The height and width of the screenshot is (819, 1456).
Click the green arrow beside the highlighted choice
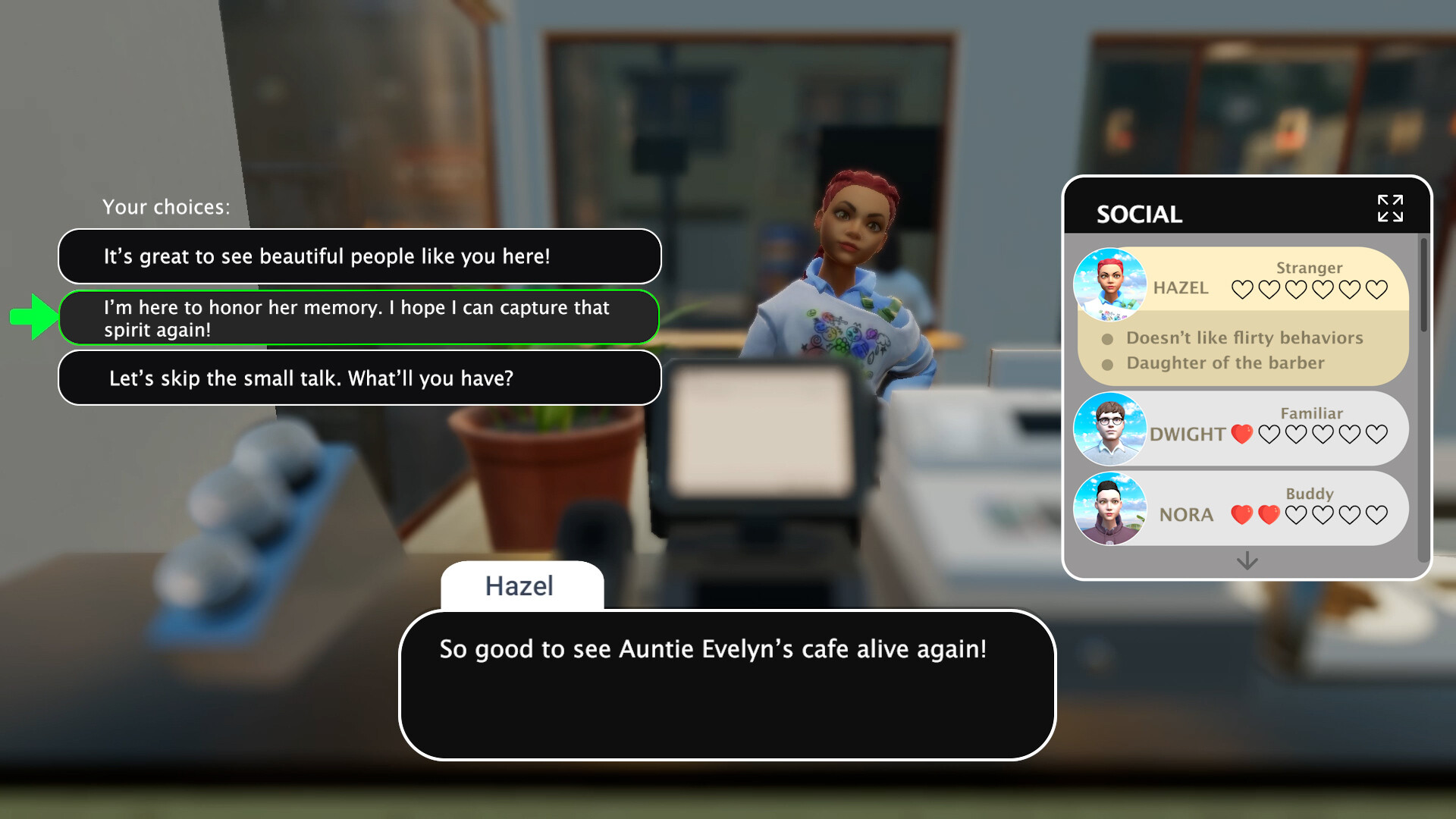tap(32, 318)
